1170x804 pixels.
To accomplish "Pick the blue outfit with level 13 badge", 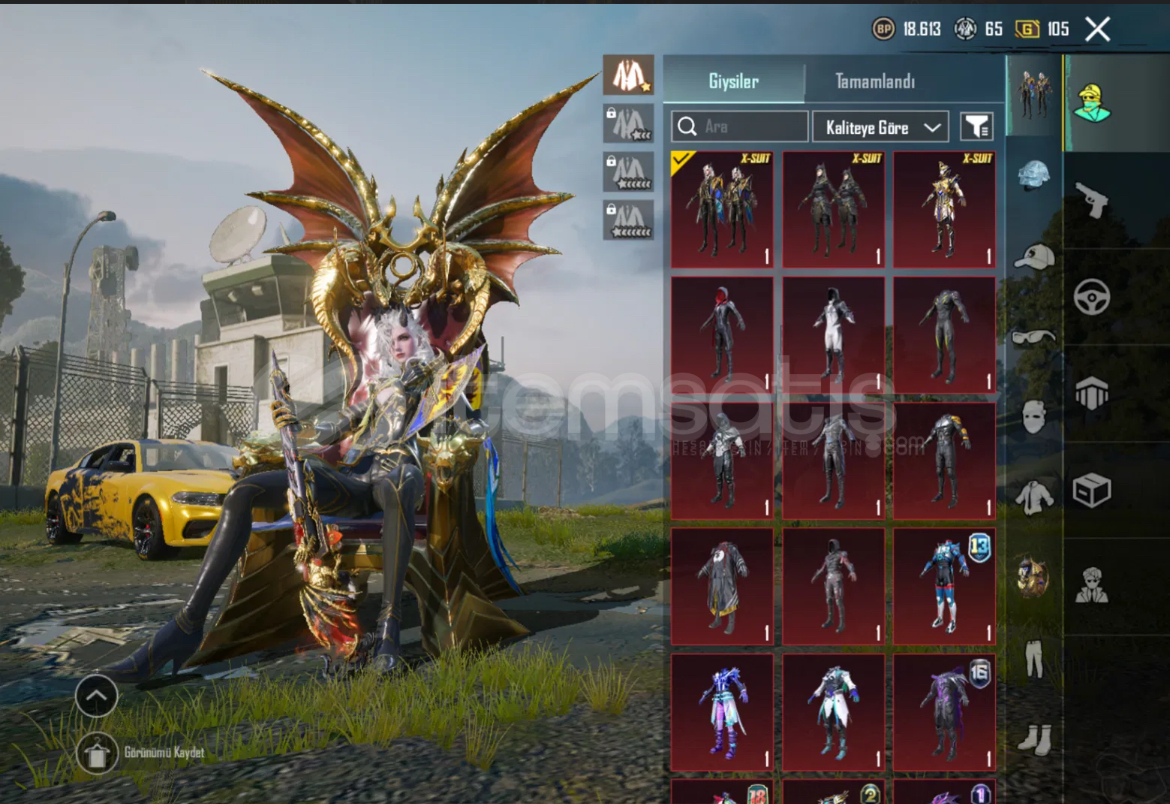I will point(944,587).
